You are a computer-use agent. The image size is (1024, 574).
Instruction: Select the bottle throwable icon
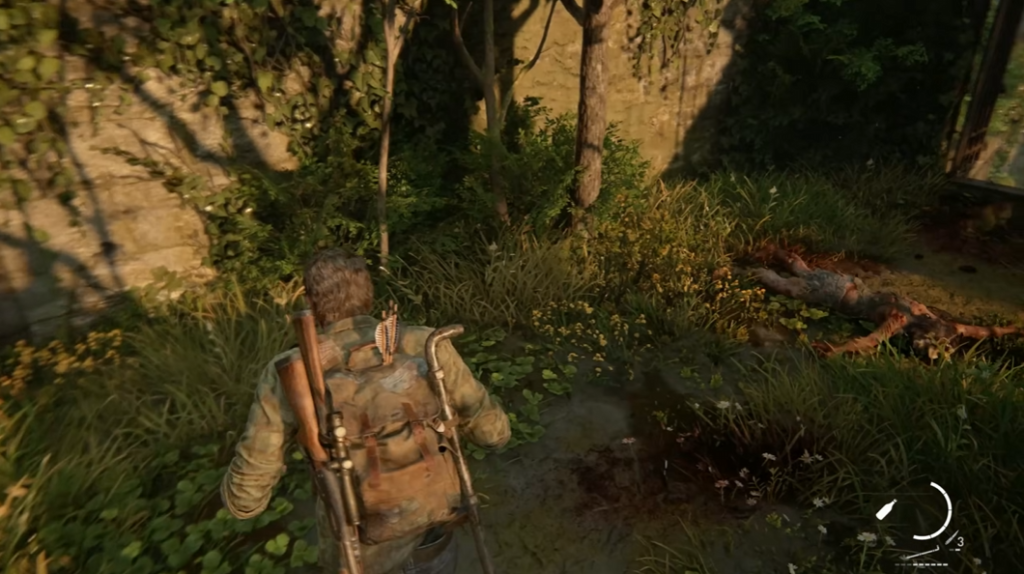(x=885, y=510)
